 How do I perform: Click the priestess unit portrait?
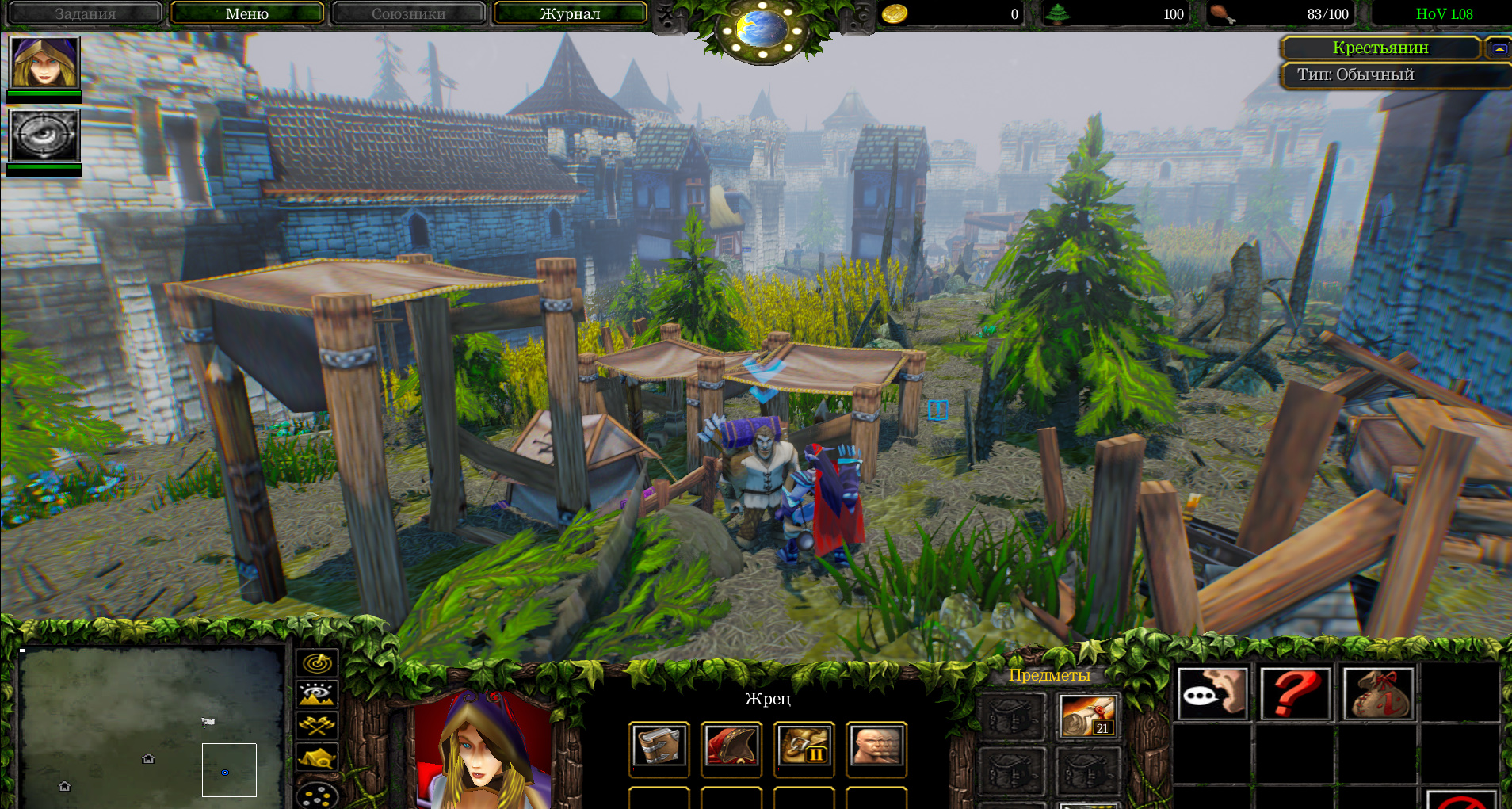tap(482, 749)
